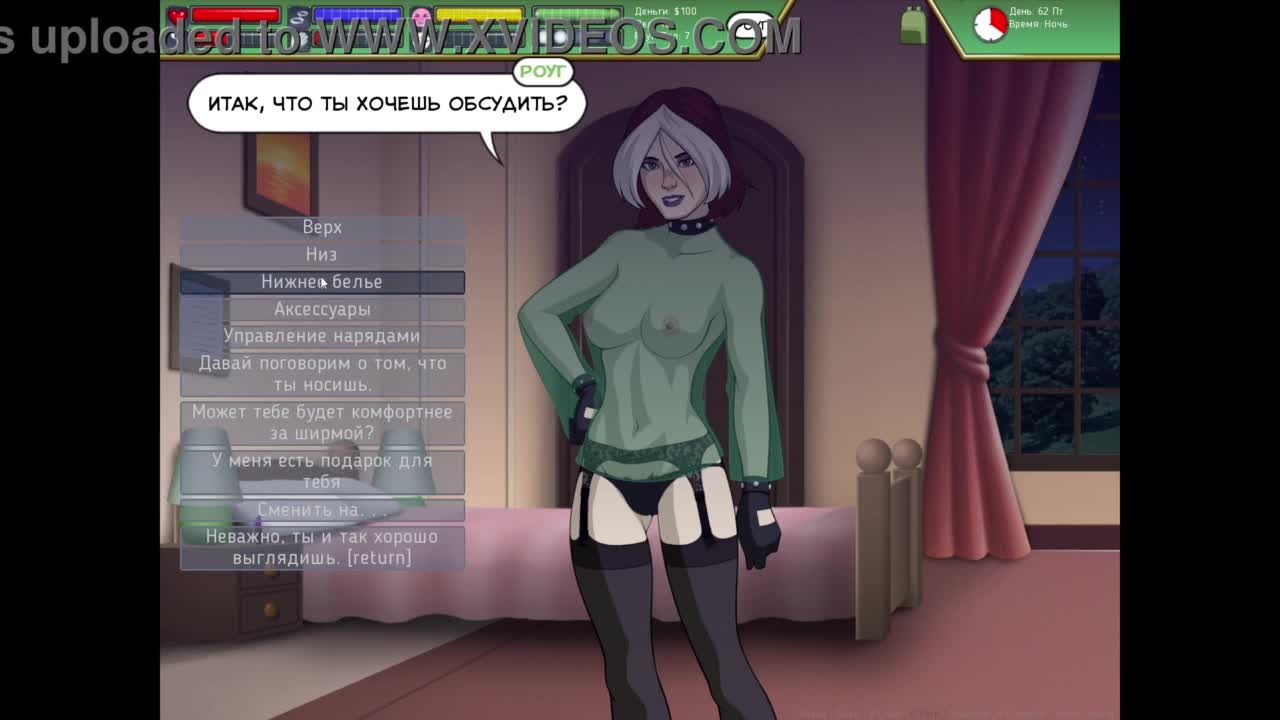Choose the "Верх" clothing option

pos(322,228)
